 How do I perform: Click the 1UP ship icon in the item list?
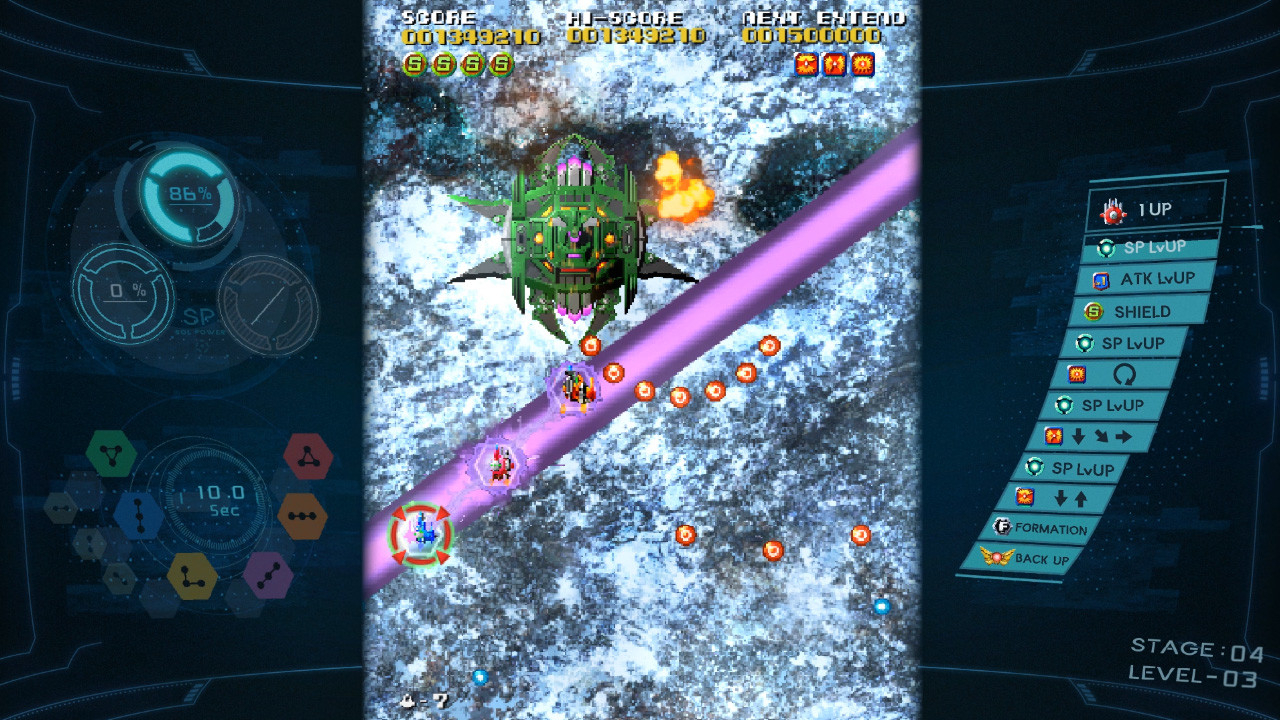click(x=1113, y=212)
